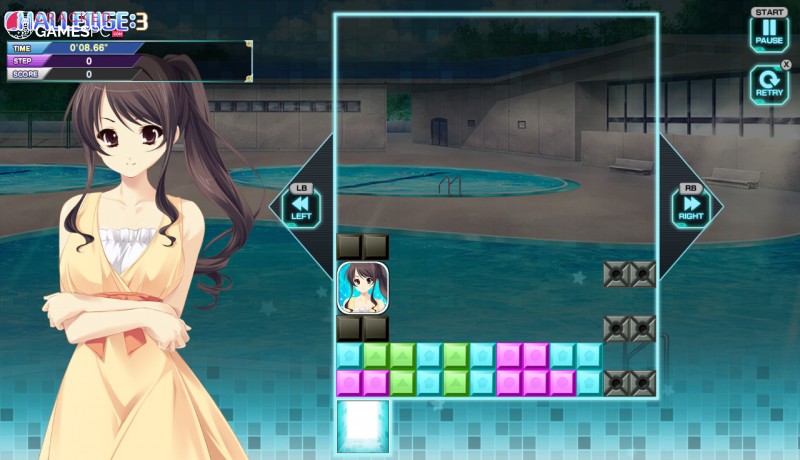Shift blocks using the Right arrow button
This screenshot has width=800, height=460.
(x=690, y=207)
